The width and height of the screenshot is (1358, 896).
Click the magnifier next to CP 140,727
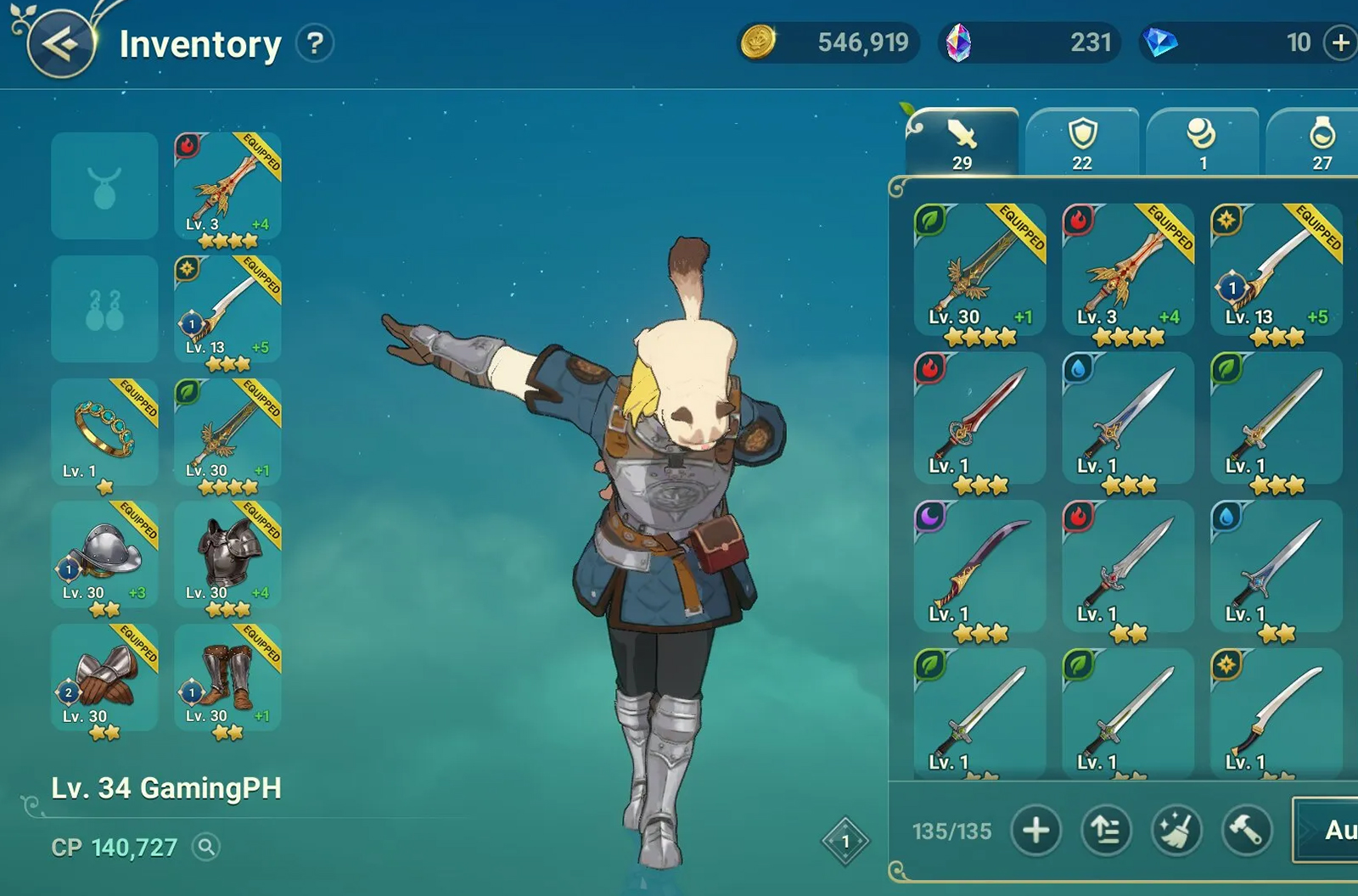pos(204,848)
